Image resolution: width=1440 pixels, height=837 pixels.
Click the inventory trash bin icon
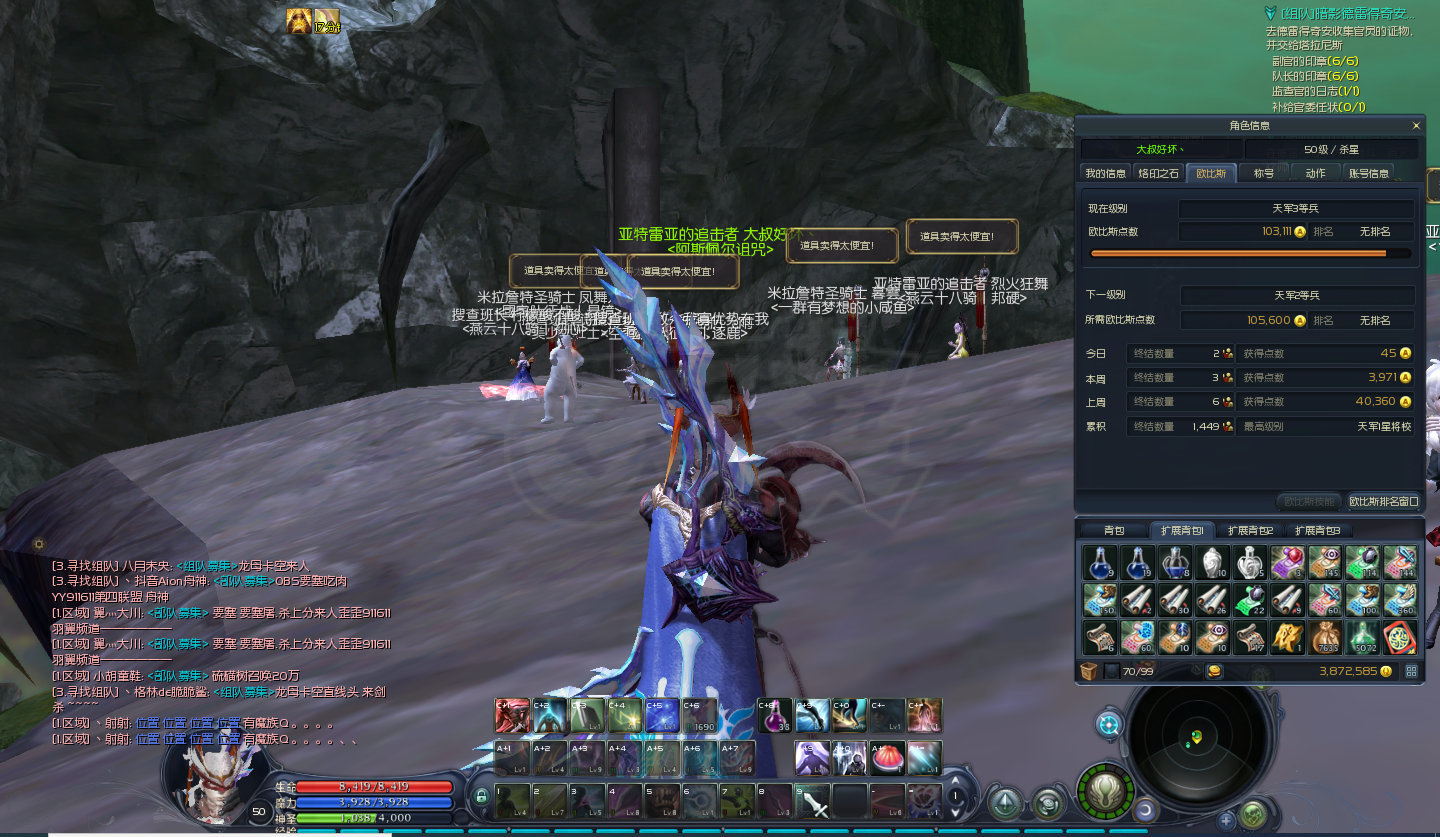1089,671
